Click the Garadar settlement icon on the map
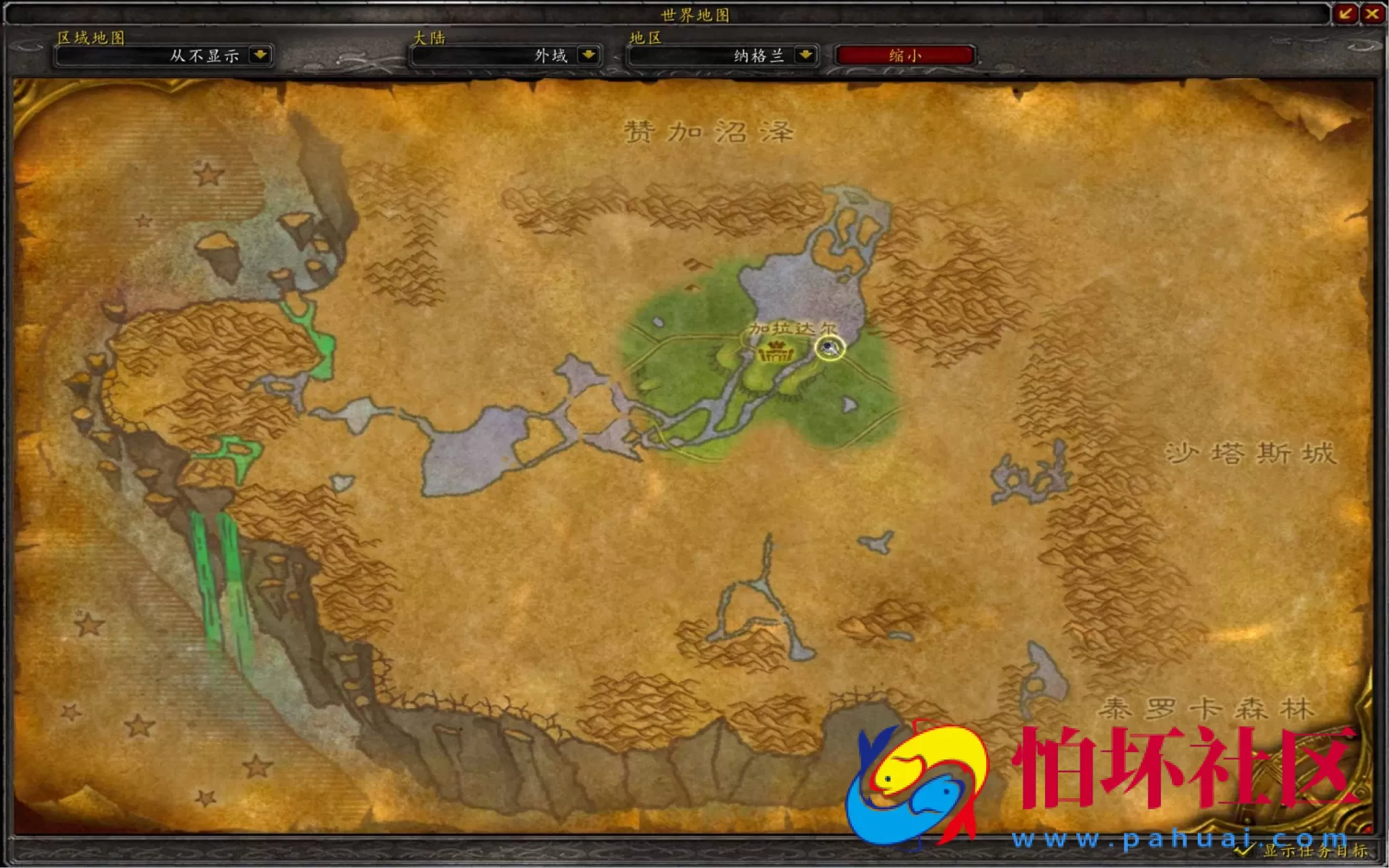The width and height of the screenshot is (1389, 868). [776, 354]
